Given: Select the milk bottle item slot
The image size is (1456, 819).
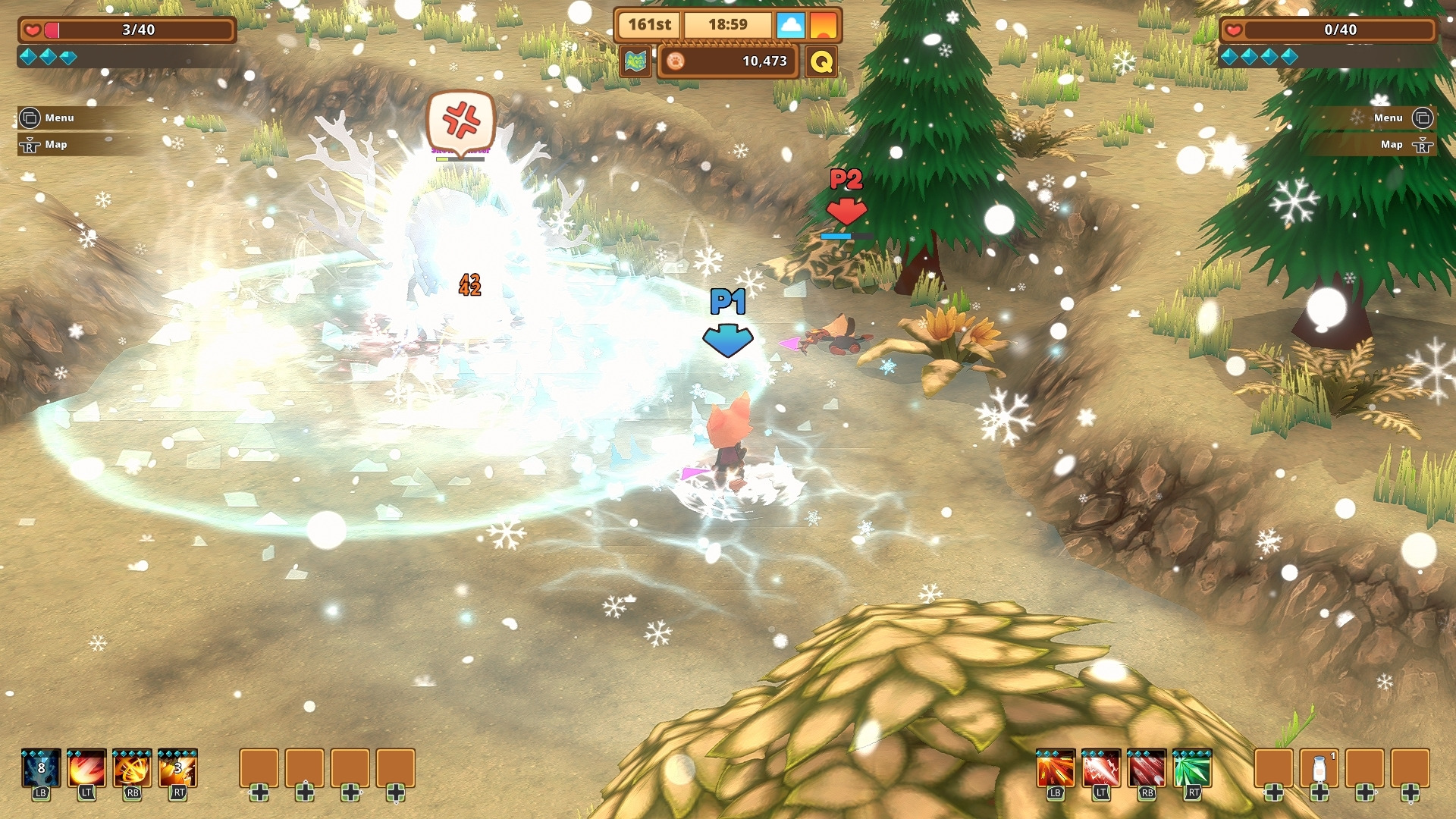Looking at the screenshot, I should click(x=1319, y=769).
